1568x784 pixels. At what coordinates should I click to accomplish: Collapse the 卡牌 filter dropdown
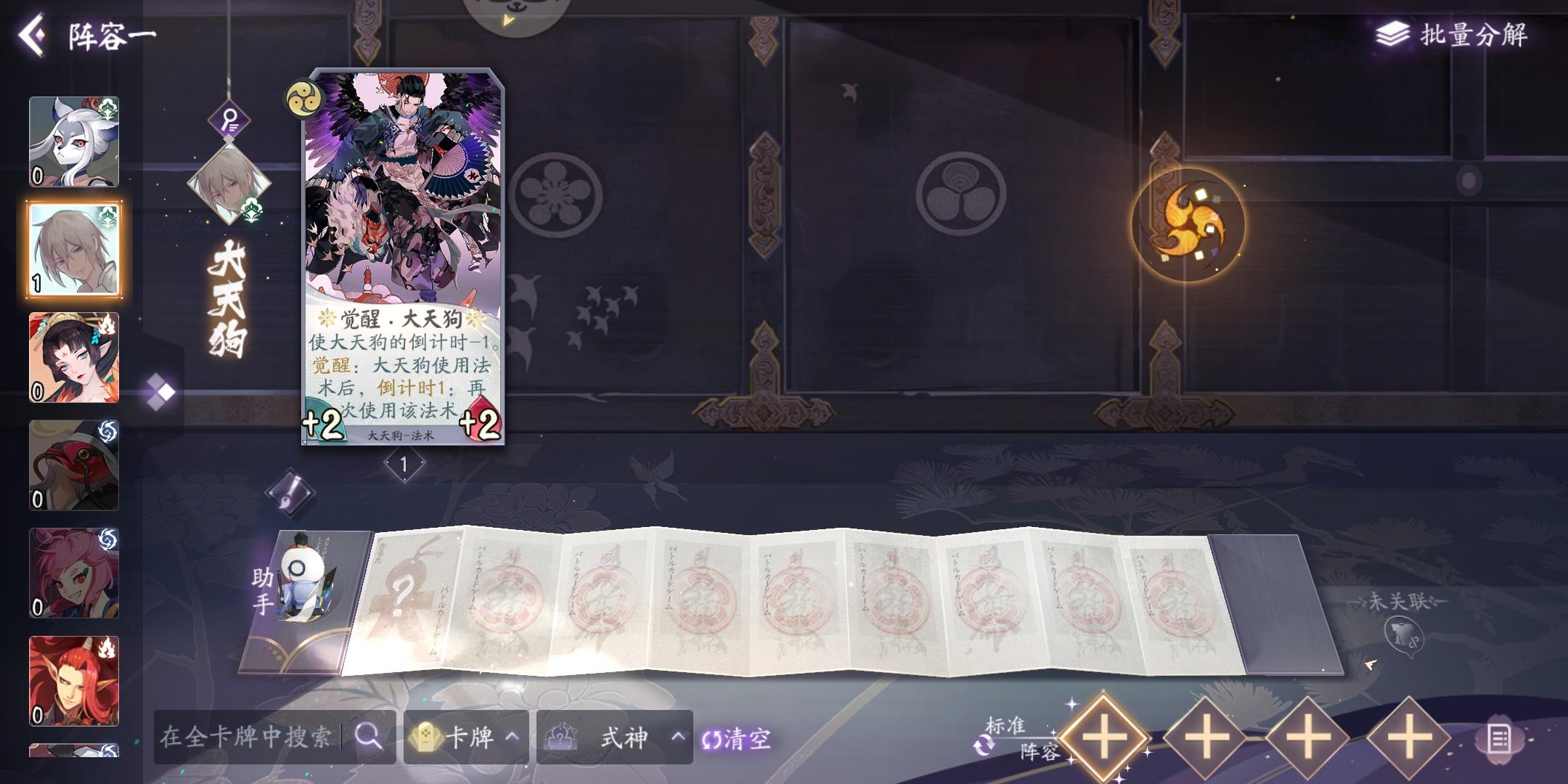pos(465,735)
